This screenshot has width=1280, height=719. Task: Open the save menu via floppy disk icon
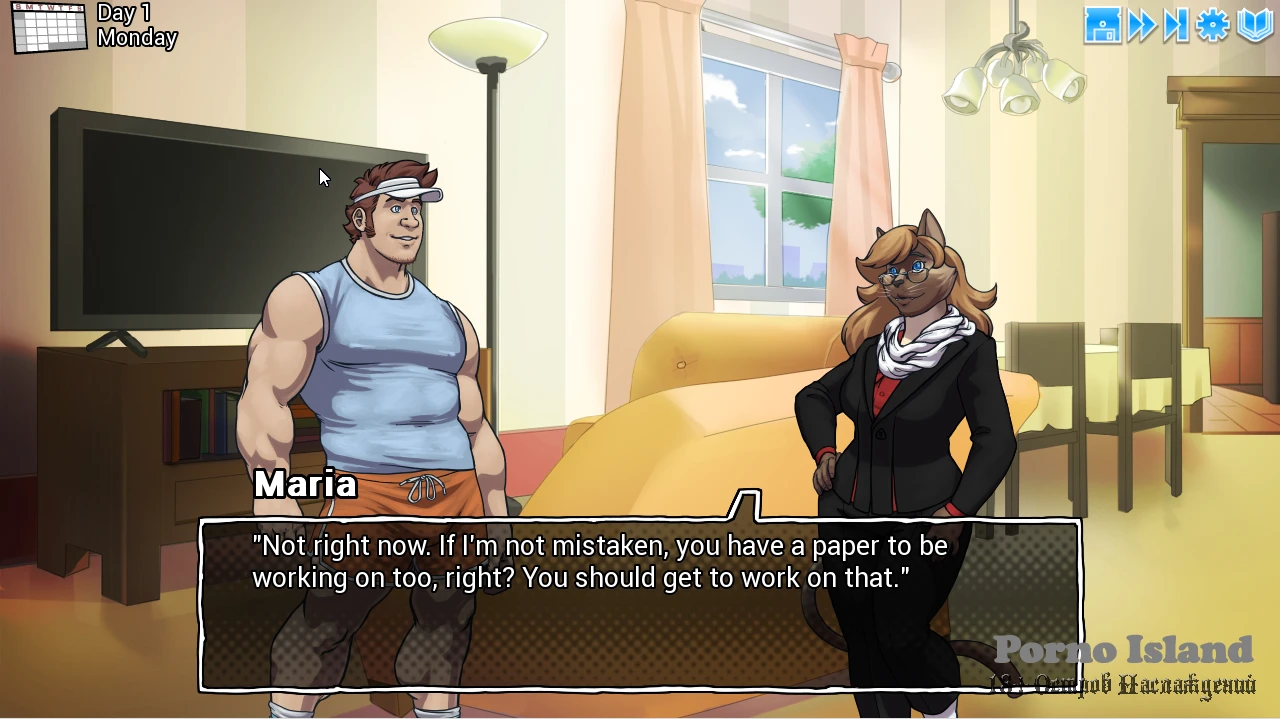coord(1102,26)
